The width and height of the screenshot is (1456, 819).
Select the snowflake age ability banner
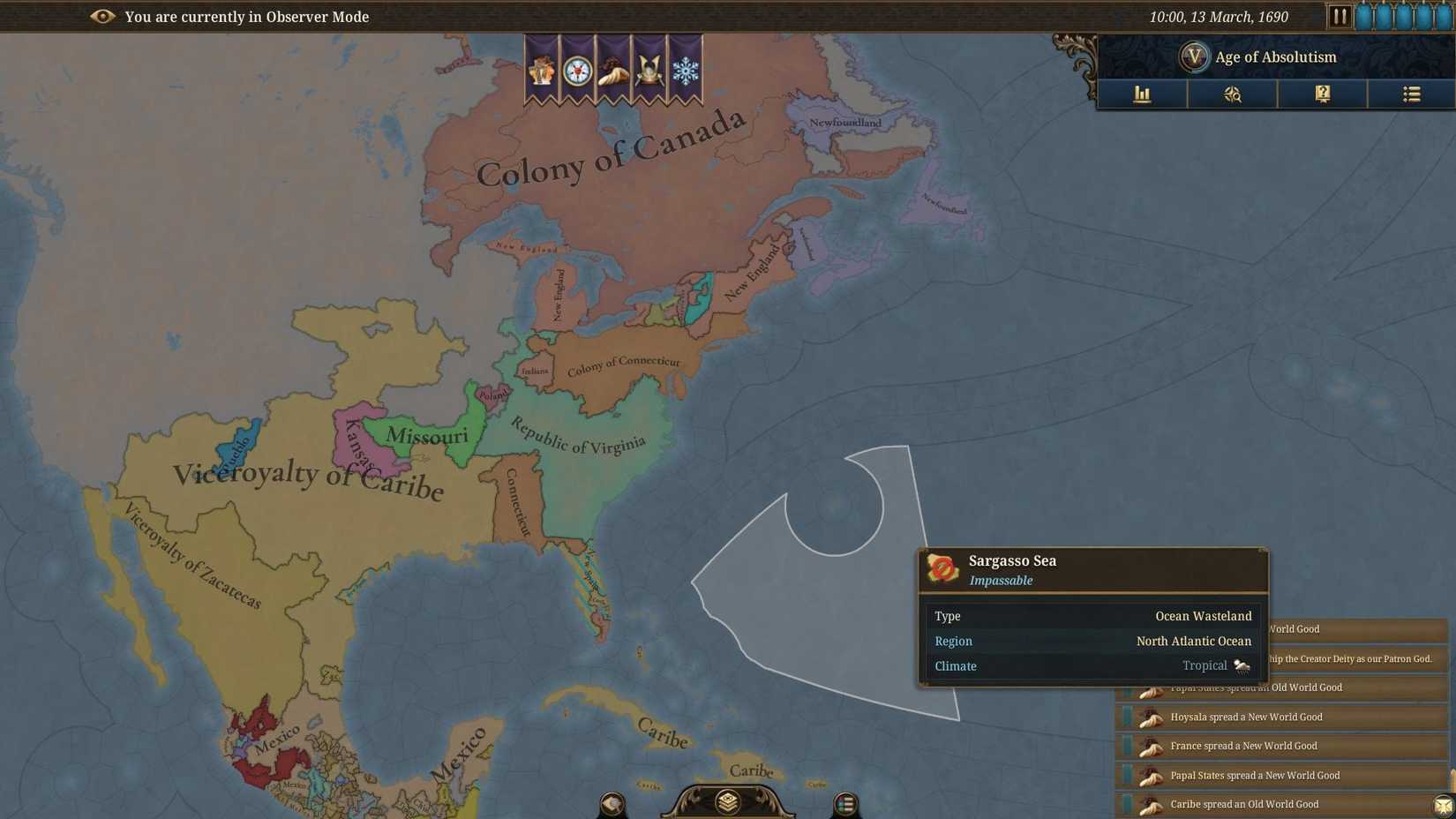(687, 71)
